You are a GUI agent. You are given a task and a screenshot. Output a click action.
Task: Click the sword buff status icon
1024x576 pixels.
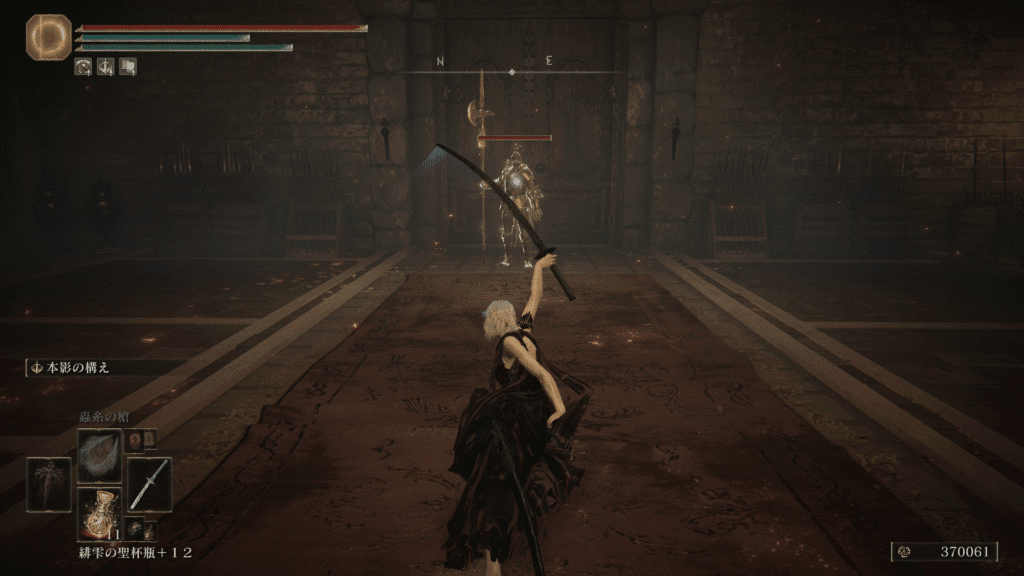point(106,67)
